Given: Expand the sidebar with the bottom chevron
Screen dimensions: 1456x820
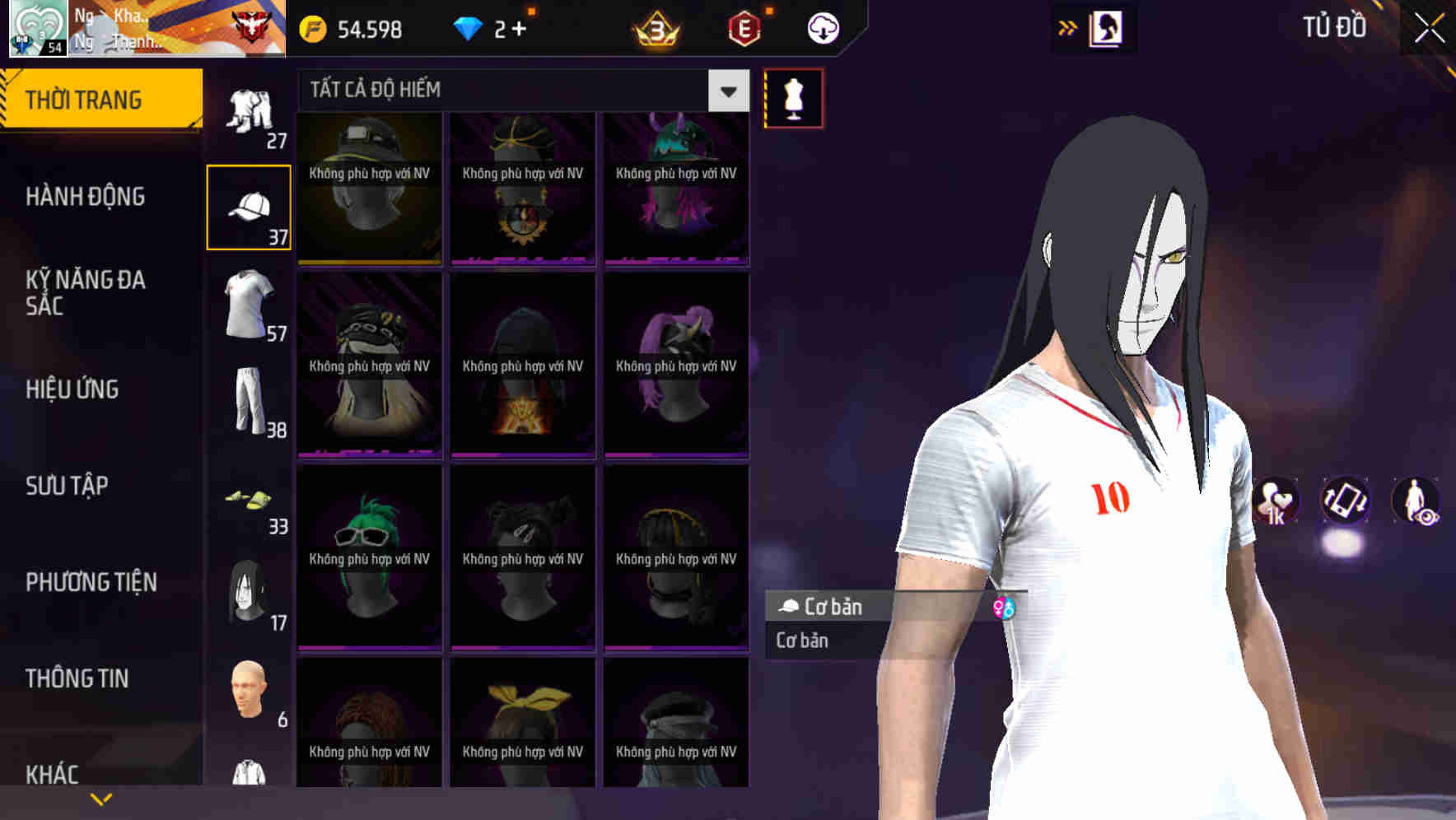Looking at the screenshot, I should pyautogui.click(x=101, y=798).
